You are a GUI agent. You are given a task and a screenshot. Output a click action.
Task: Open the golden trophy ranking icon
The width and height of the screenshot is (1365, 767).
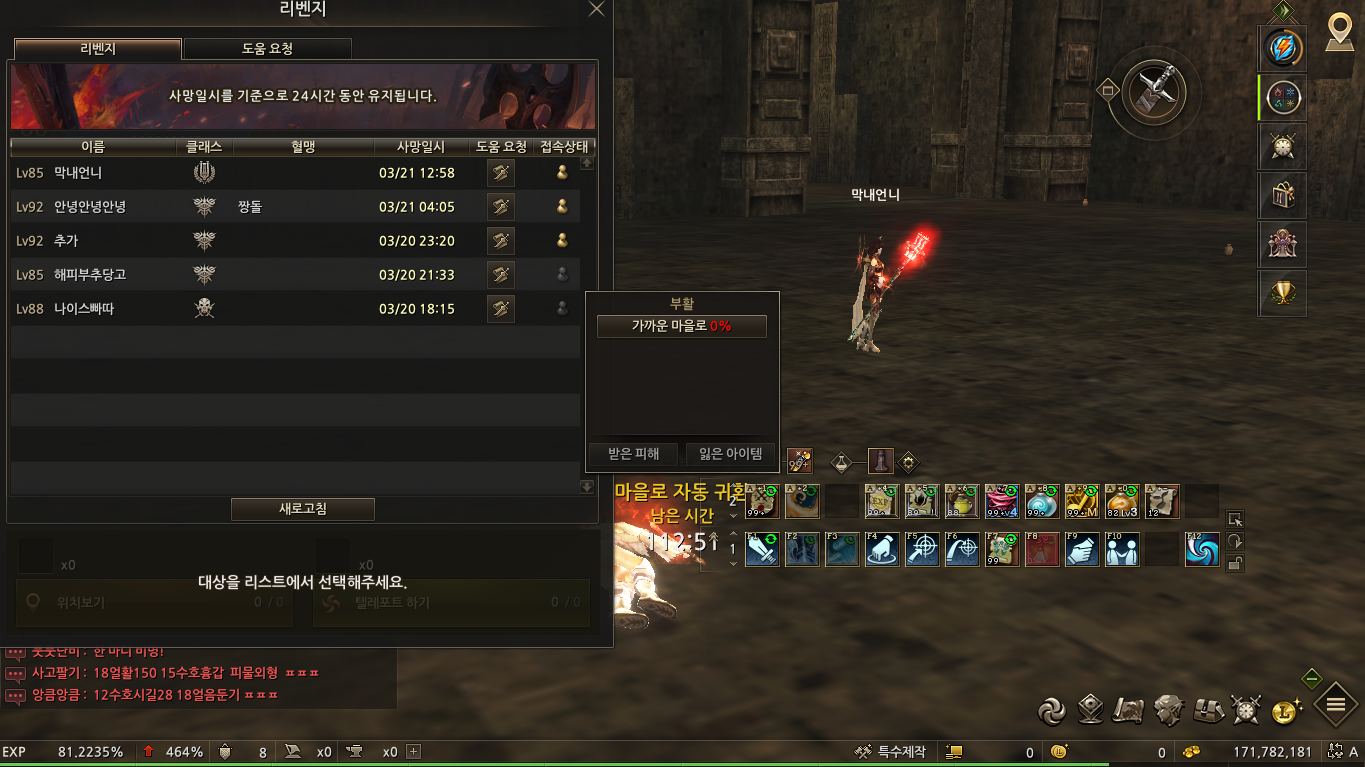(x=1282, y=294)
